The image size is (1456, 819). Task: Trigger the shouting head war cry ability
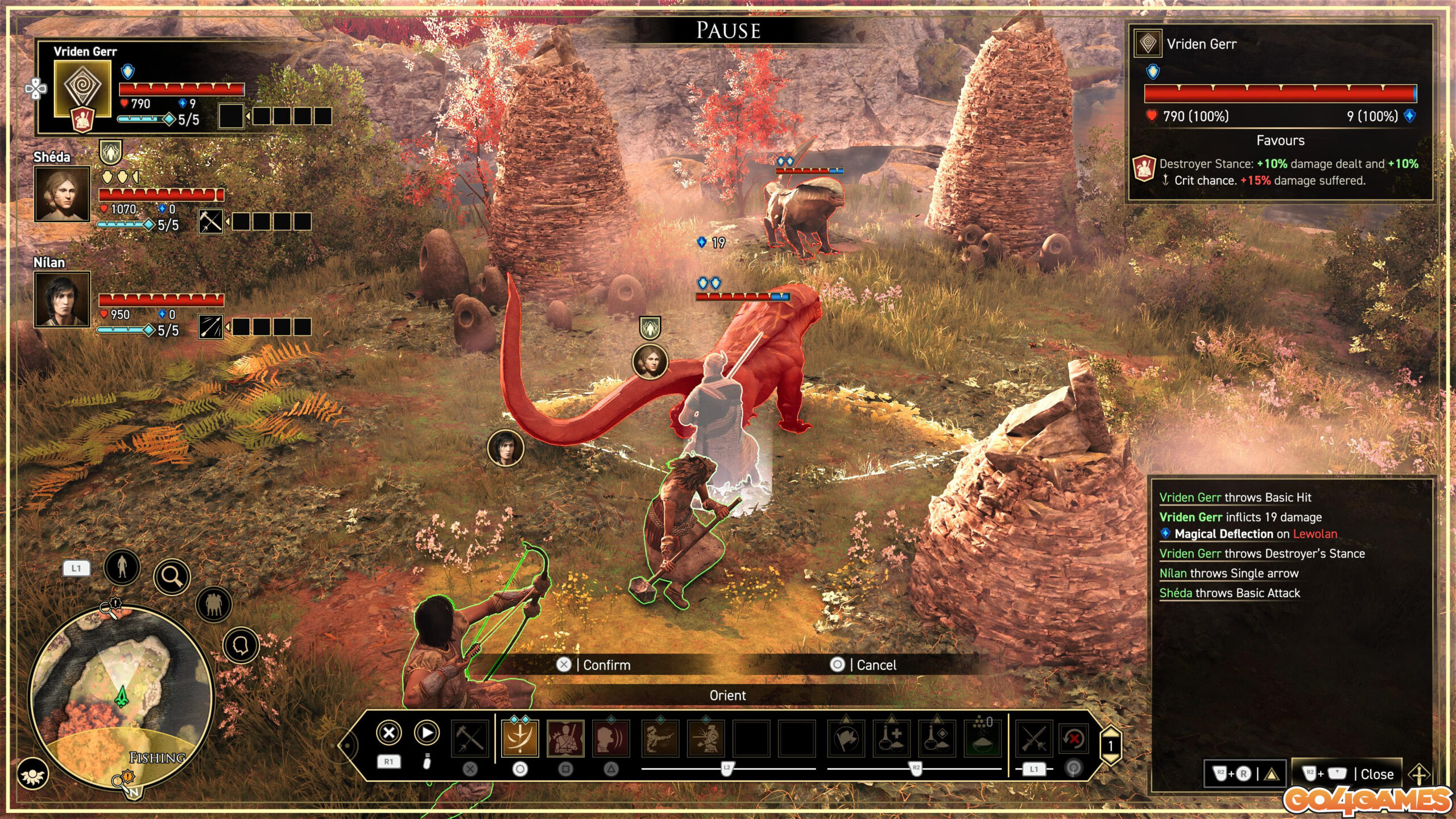611,738
